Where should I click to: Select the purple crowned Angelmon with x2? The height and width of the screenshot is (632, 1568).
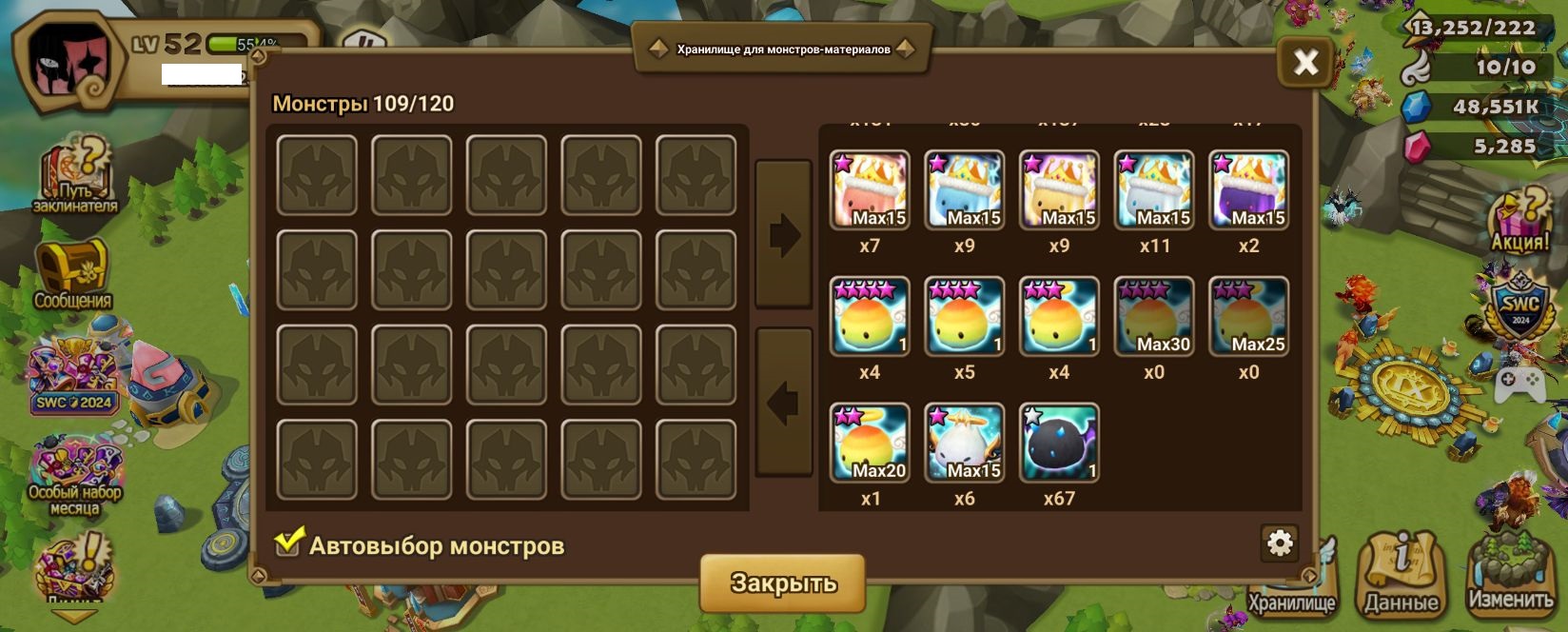[1248, 190]
